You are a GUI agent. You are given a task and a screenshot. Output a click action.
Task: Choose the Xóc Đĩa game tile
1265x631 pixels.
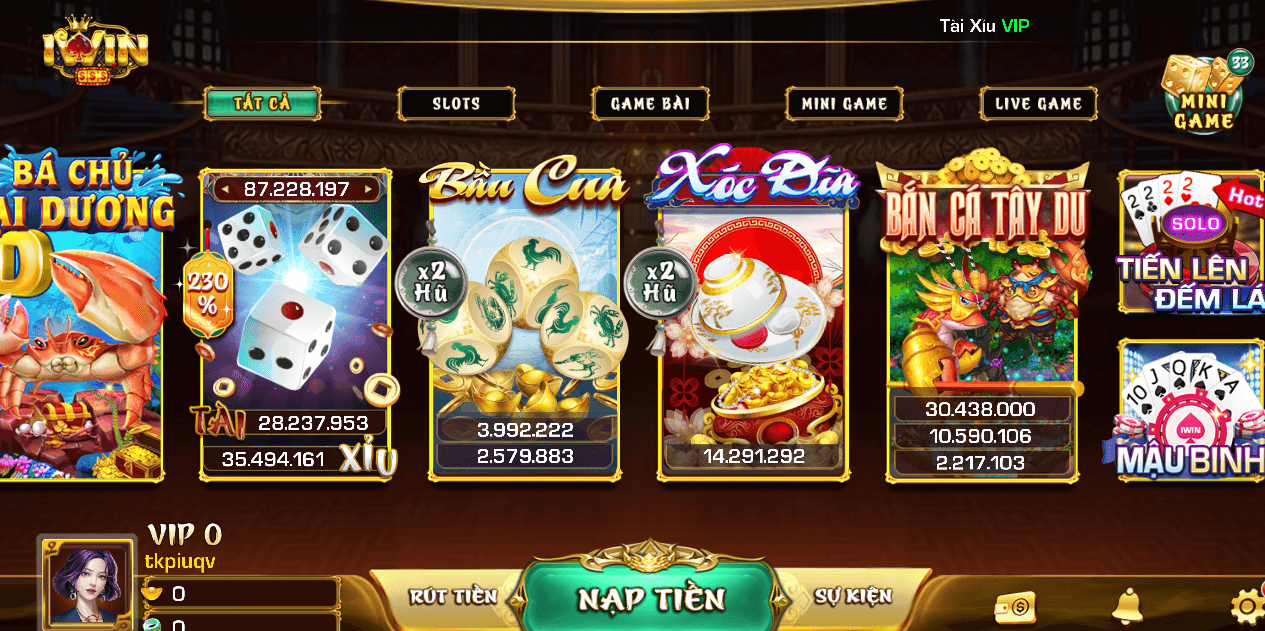(754, 320)
